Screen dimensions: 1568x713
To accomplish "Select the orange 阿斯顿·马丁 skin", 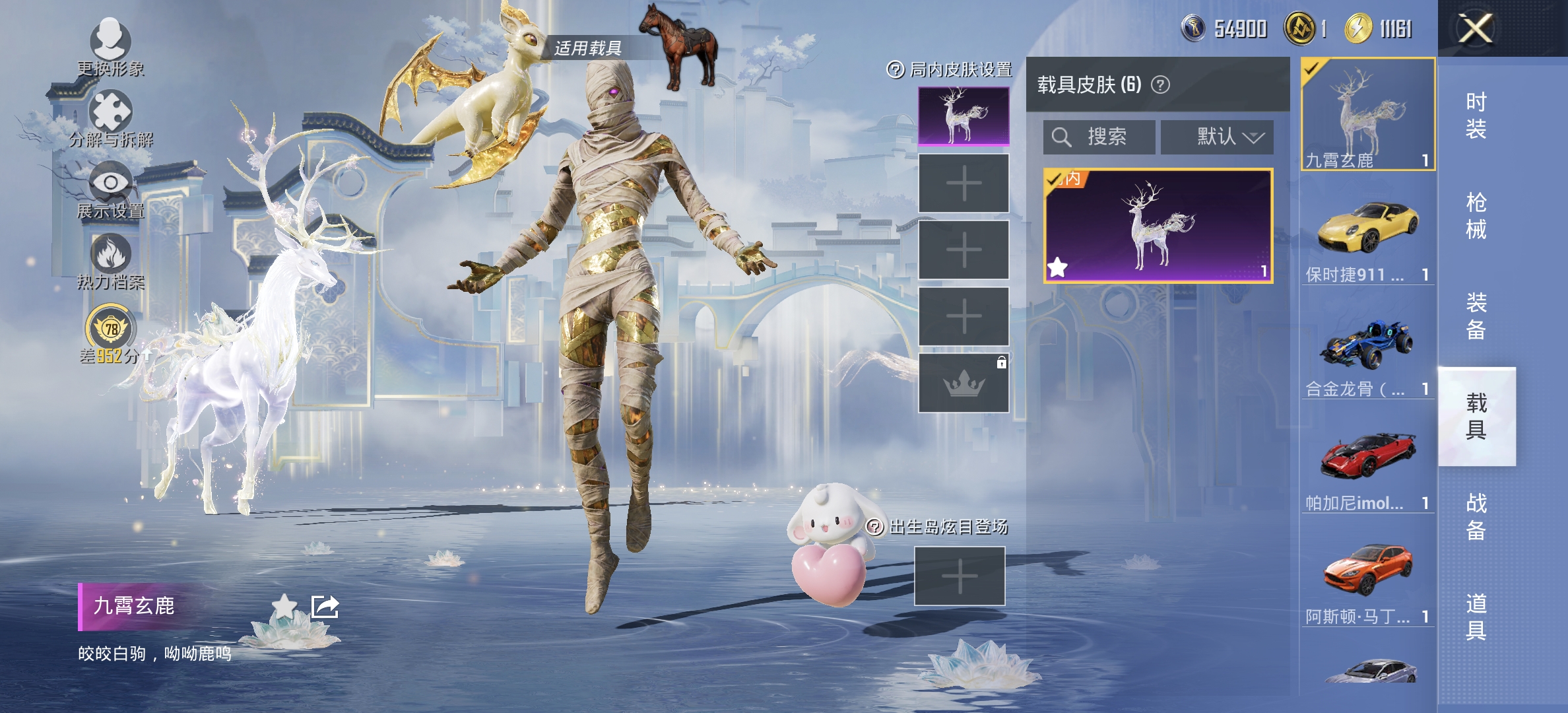I will click(x=1367, y=580).
